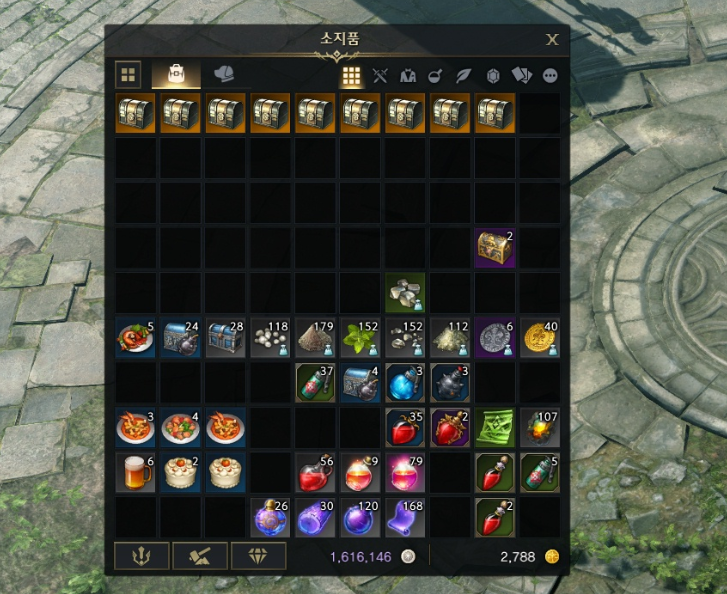The width and height of the screenshot is (727, 594).
Task: Select the beer mug item
Action: tap(135, 472)
